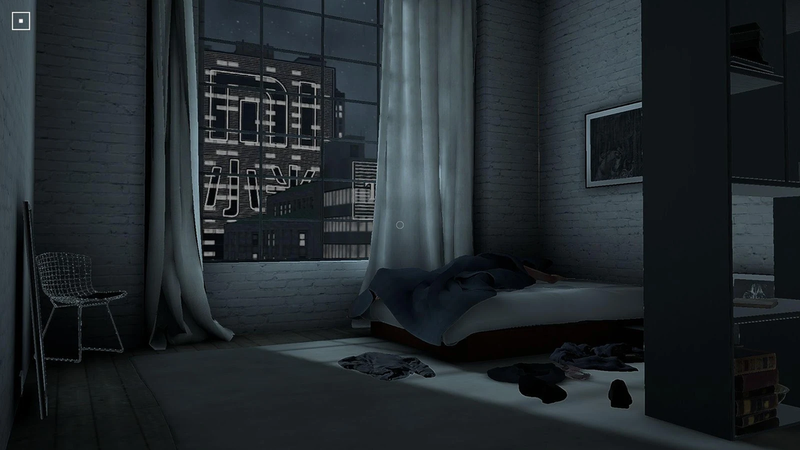Click the square menu icon in the corner
Viewport: 800px width, 450px height.
pyautogui.click(x=22, y=21)
